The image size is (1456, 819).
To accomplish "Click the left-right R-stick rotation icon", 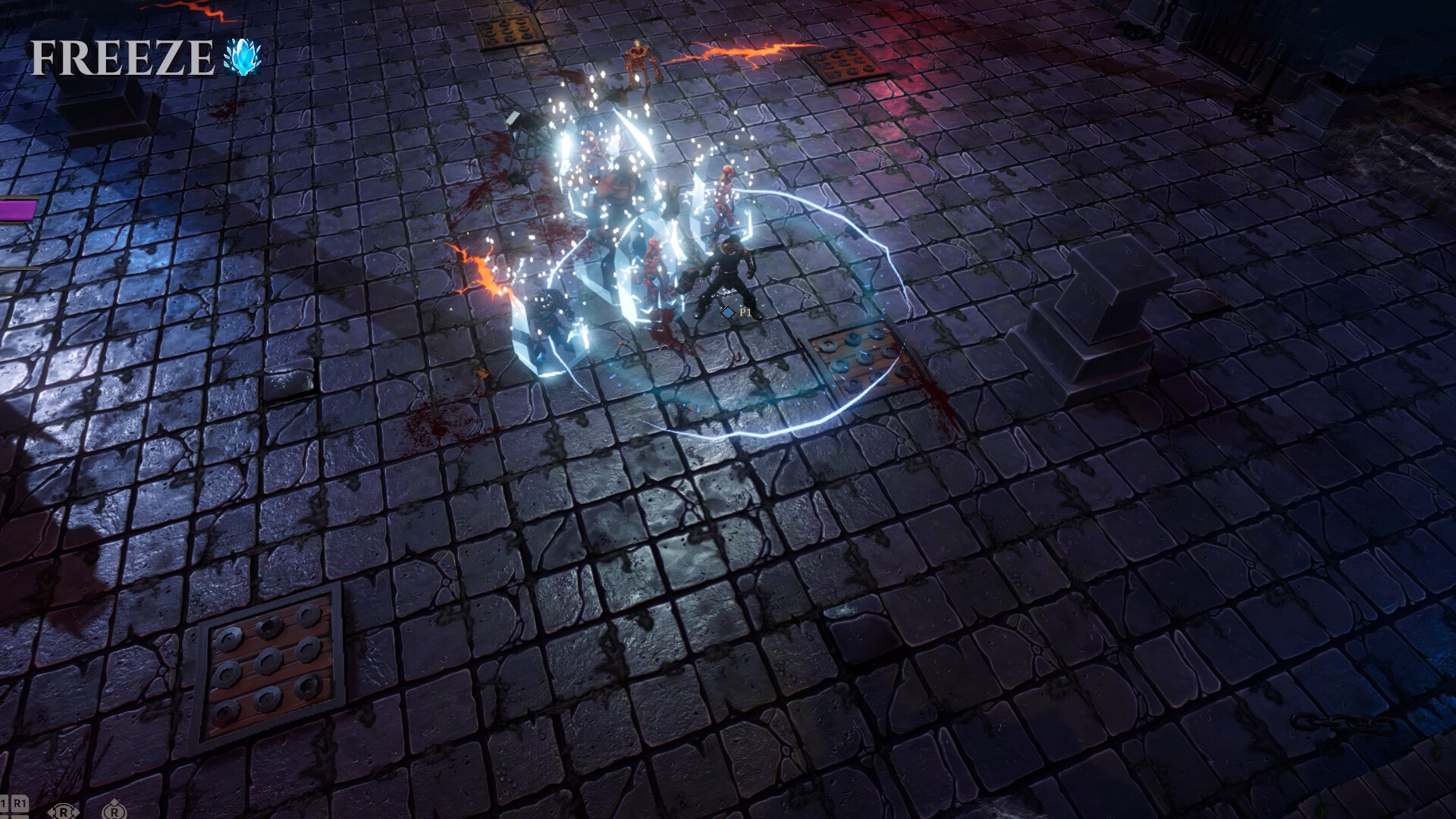I will pyautogui.click(x=64, y=811).
